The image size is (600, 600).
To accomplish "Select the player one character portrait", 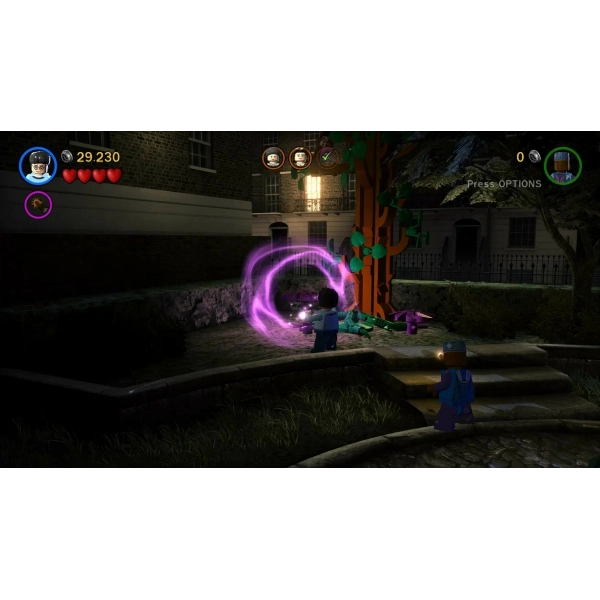I will [x=38, y=165].
